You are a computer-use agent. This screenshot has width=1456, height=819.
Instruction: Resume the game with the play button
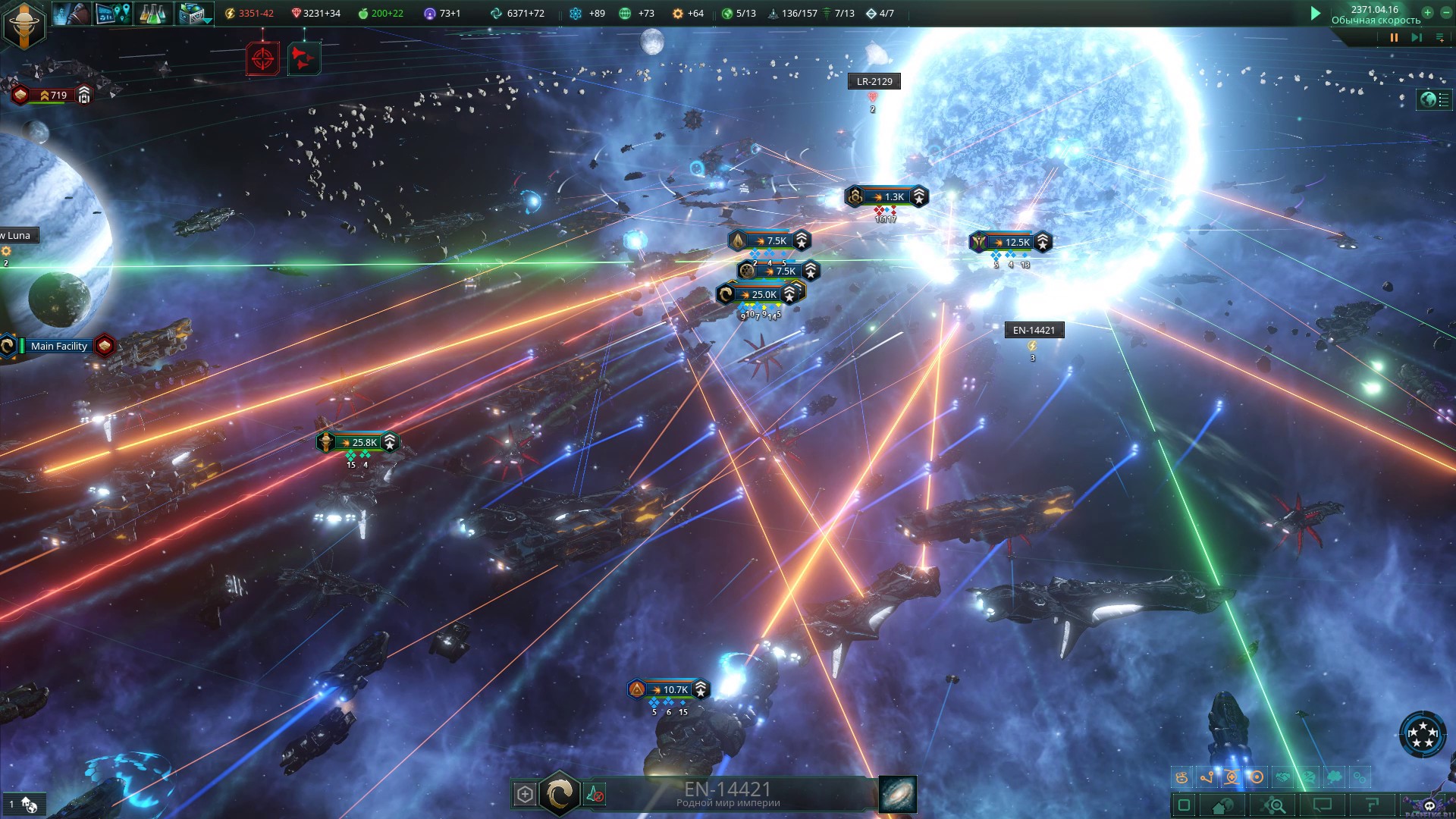[1316, 13]
